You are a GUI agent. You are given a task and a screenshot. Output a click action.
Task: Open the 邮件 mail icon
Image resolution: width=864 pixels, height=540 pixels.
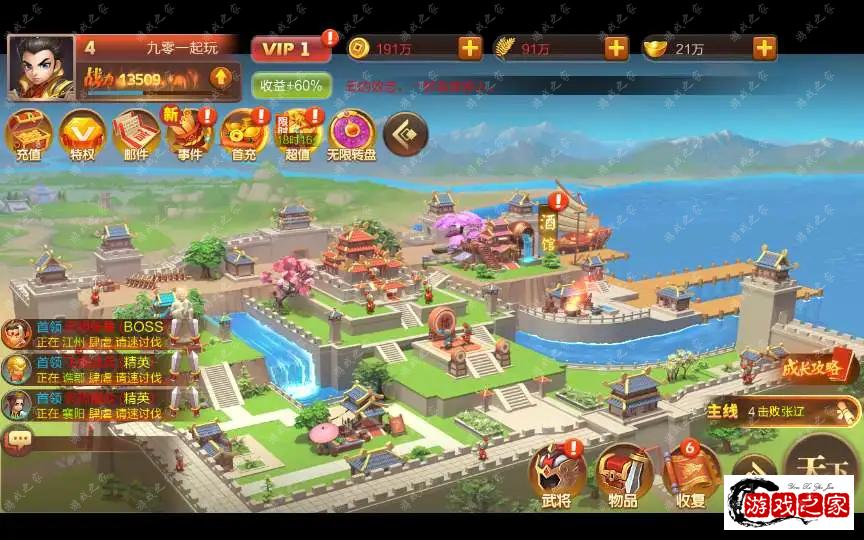136,135
